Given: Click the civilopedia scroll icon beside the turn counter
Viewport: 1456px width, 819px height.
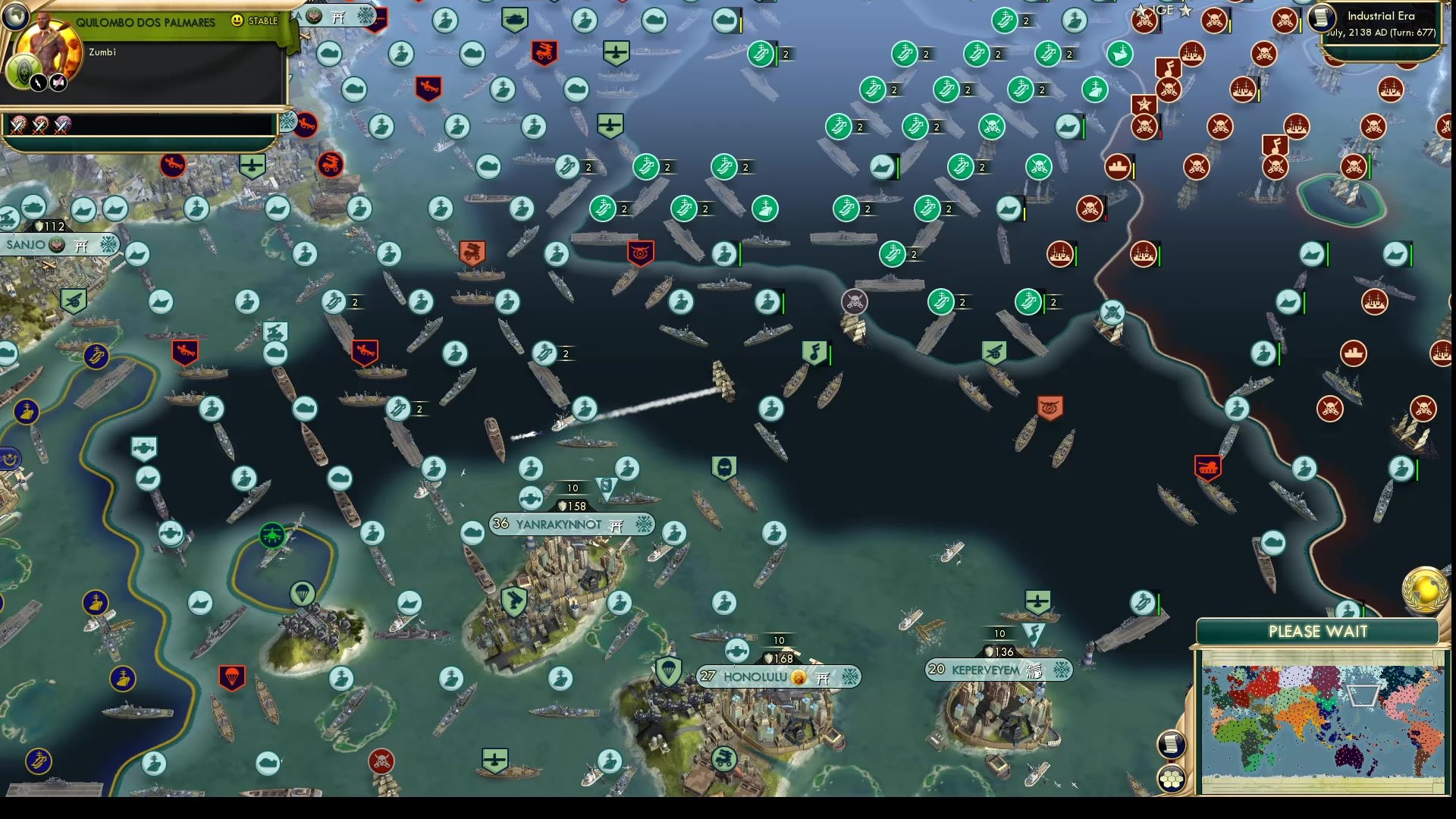Looking at the screenshot, I should pyautogui.click(x=1321, y=18).
